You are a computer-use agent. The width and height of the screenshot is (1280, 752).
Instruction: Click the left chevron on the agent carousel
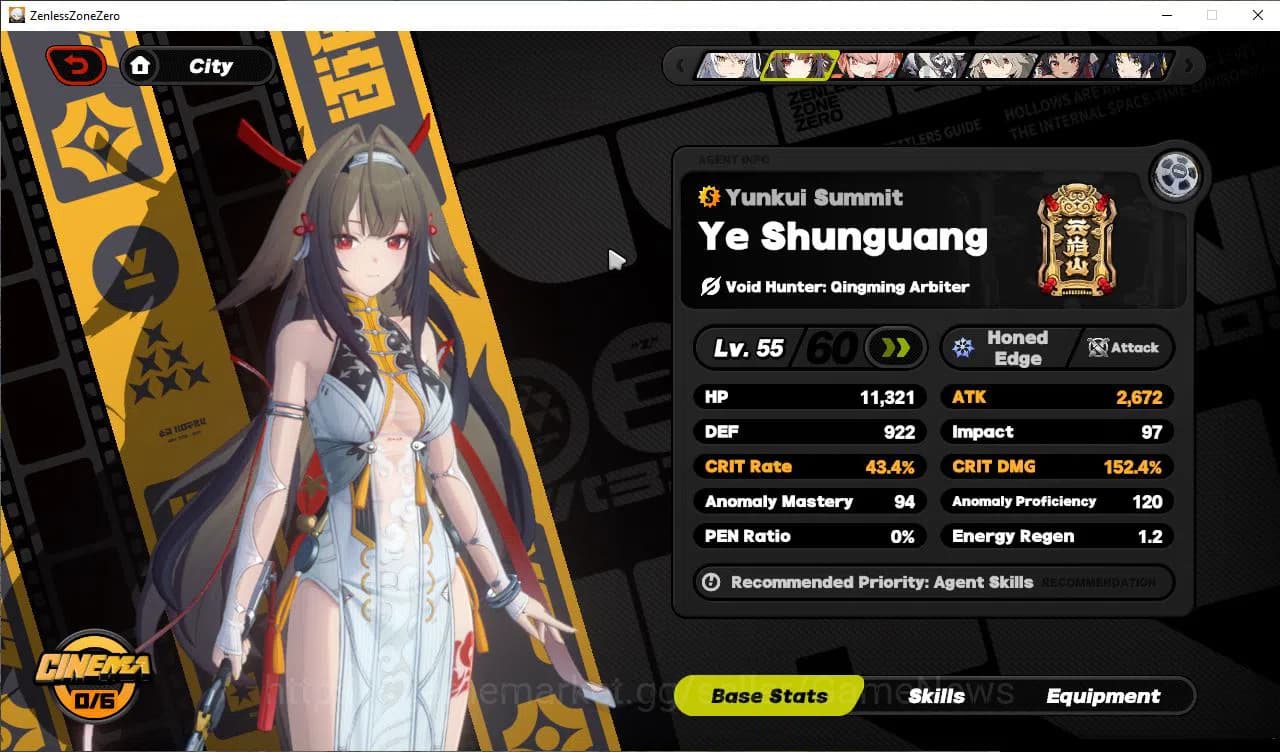(680, 65)
